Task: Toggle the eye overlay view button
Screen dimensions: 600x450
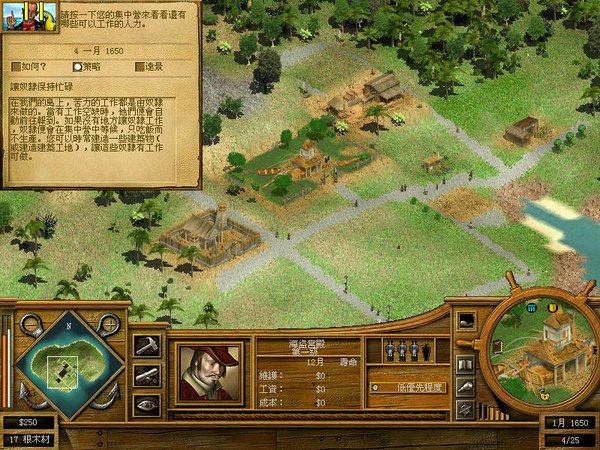Action: coord(147,405)
